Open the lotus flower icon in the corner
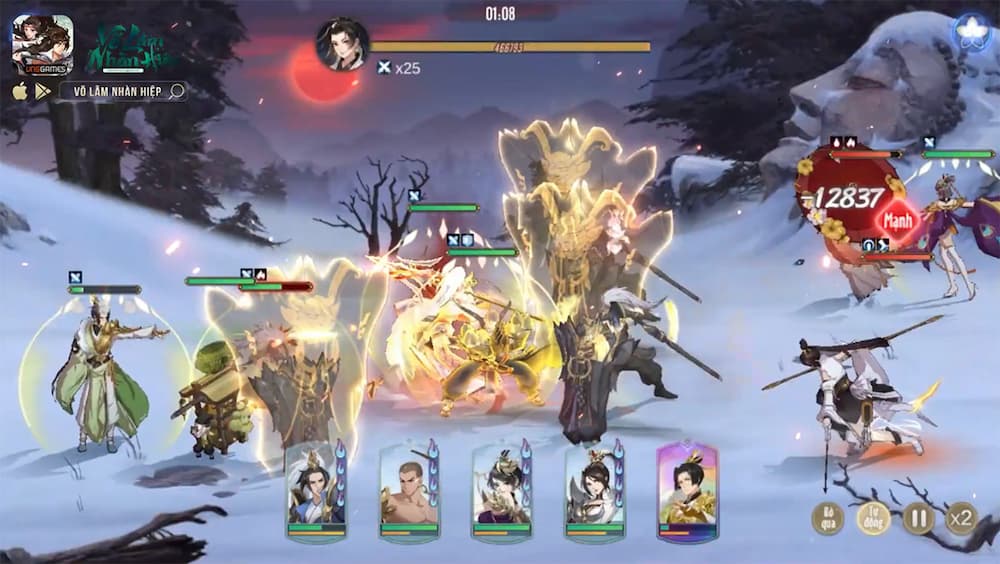Image resolution: width=1000 pixels, height=564 pixels. (x=971, y=34)
